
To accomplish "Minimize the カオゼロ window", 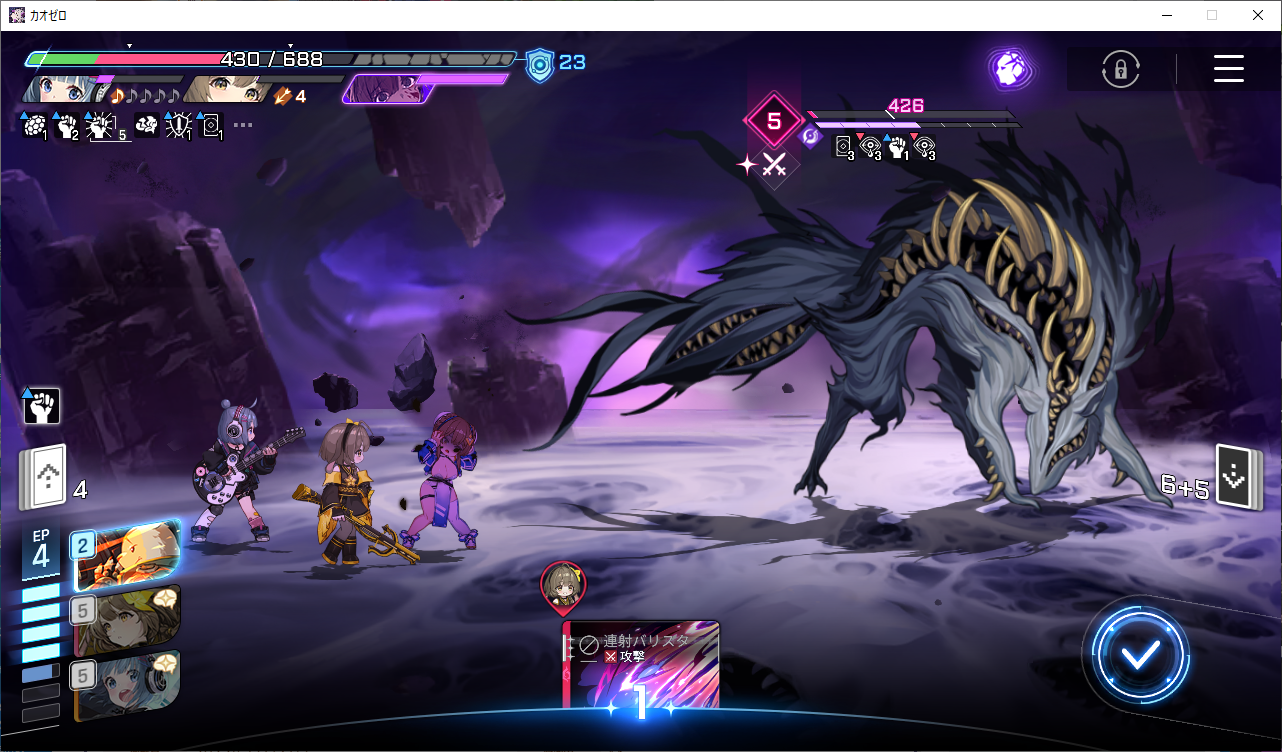I will (x=1165, y=15).
